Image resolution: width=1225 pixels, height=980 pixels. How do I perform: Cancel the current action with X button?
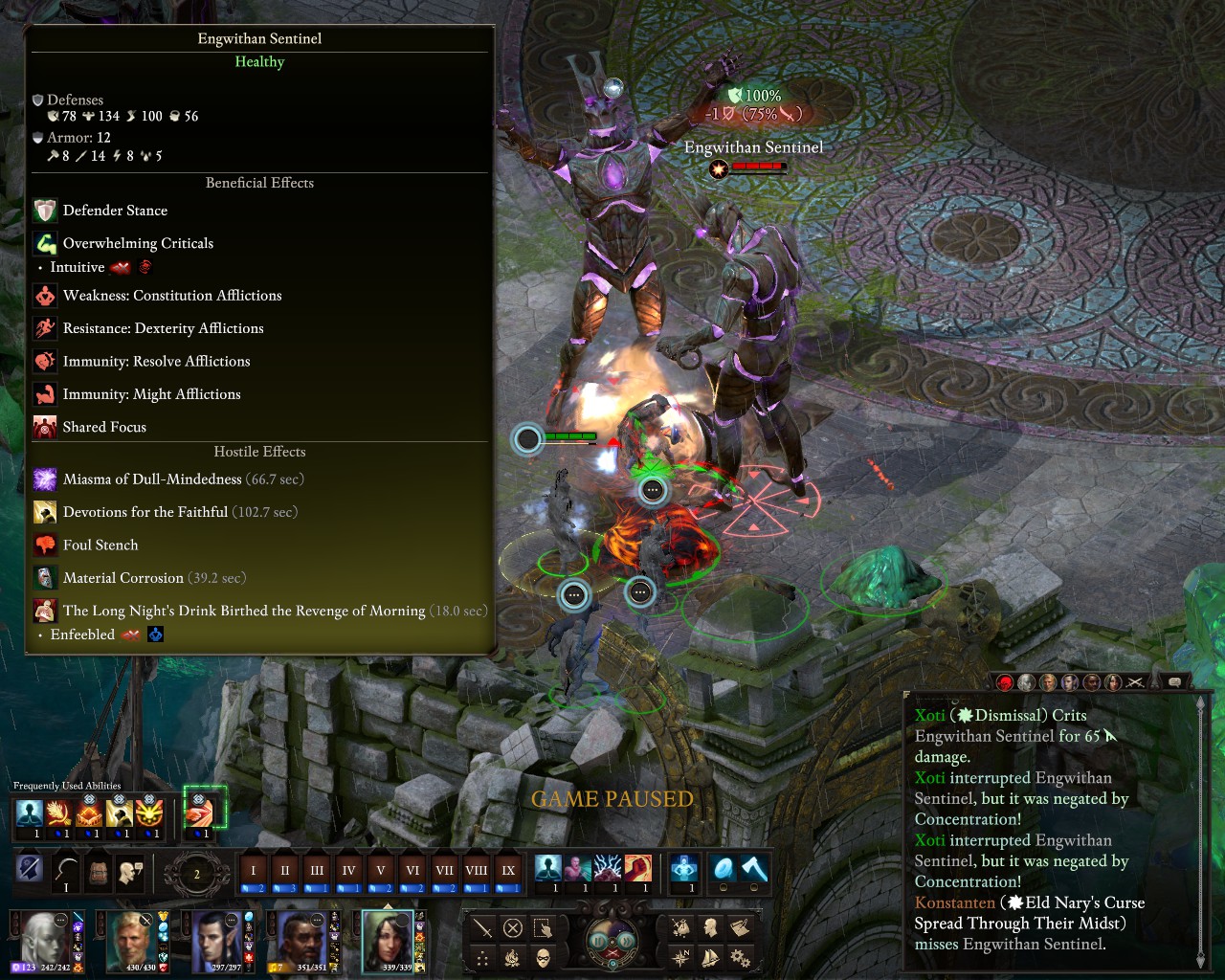(x=513, y=928)
